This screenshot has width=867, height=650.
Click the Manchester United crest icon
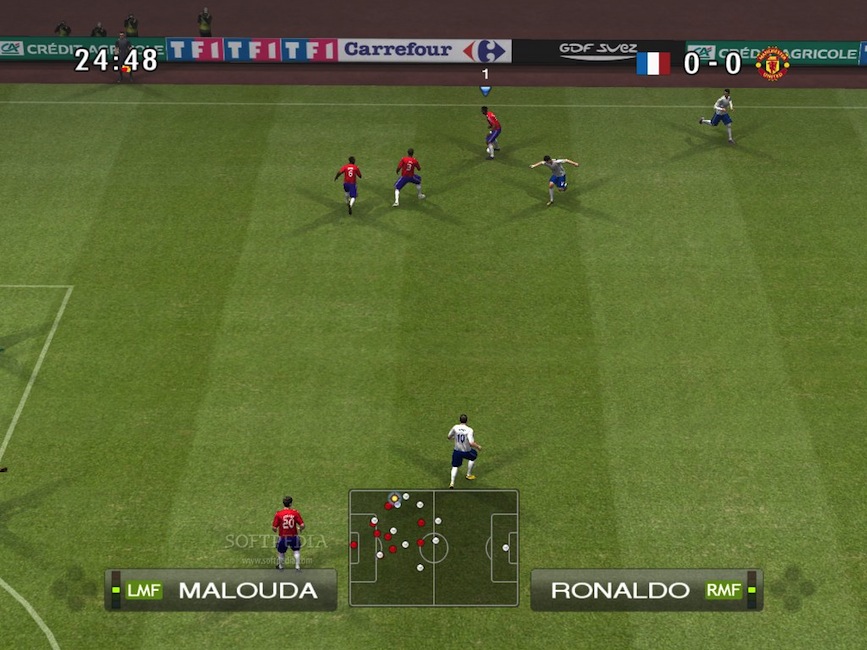click(x=772, y=63)
